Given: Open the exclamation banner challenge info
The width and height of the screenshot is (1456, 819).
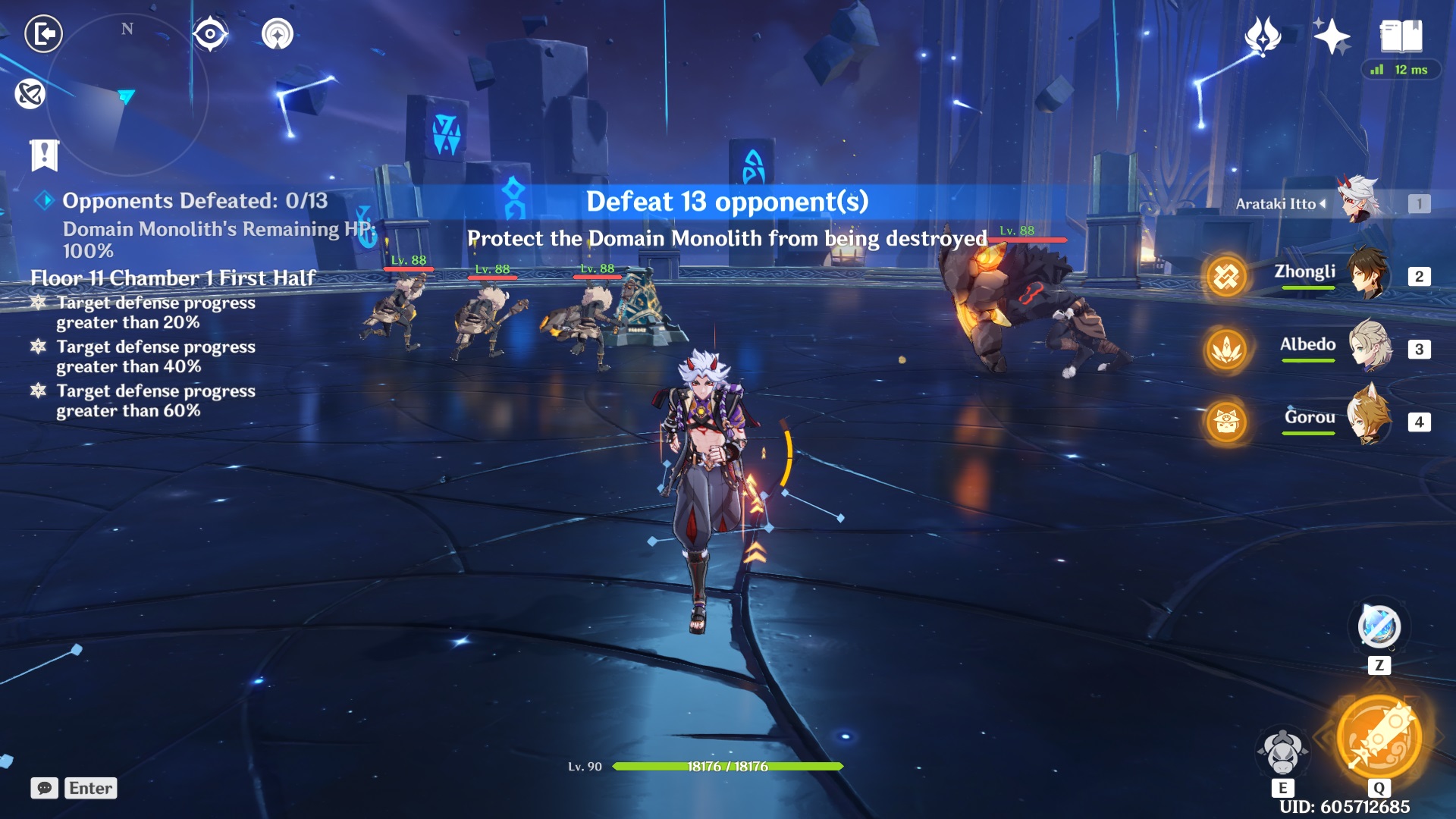Looking at the screenshot, I should pos(45,155).
